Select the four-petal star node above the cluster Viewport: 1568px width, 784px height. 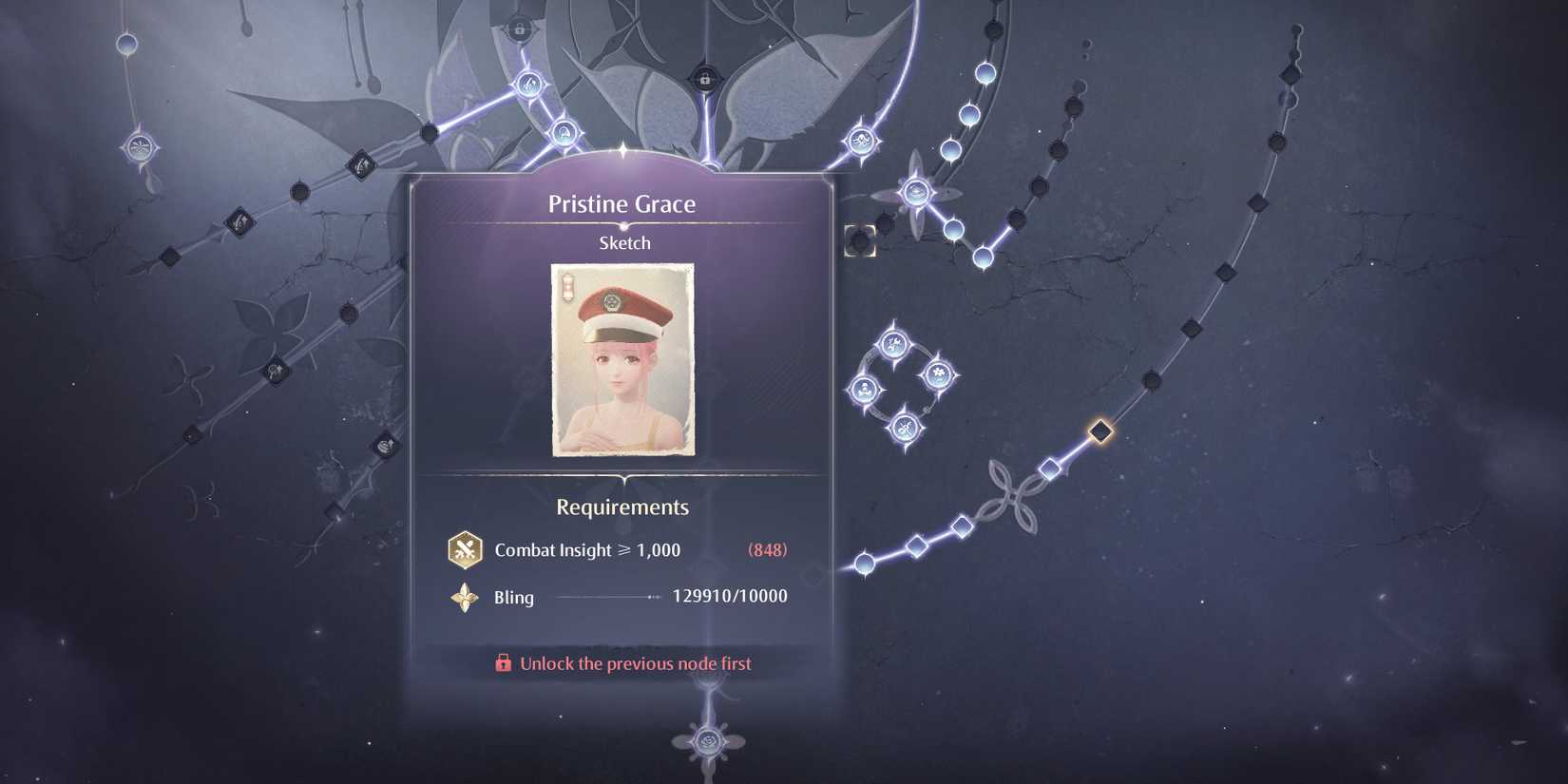pos(915,193)
